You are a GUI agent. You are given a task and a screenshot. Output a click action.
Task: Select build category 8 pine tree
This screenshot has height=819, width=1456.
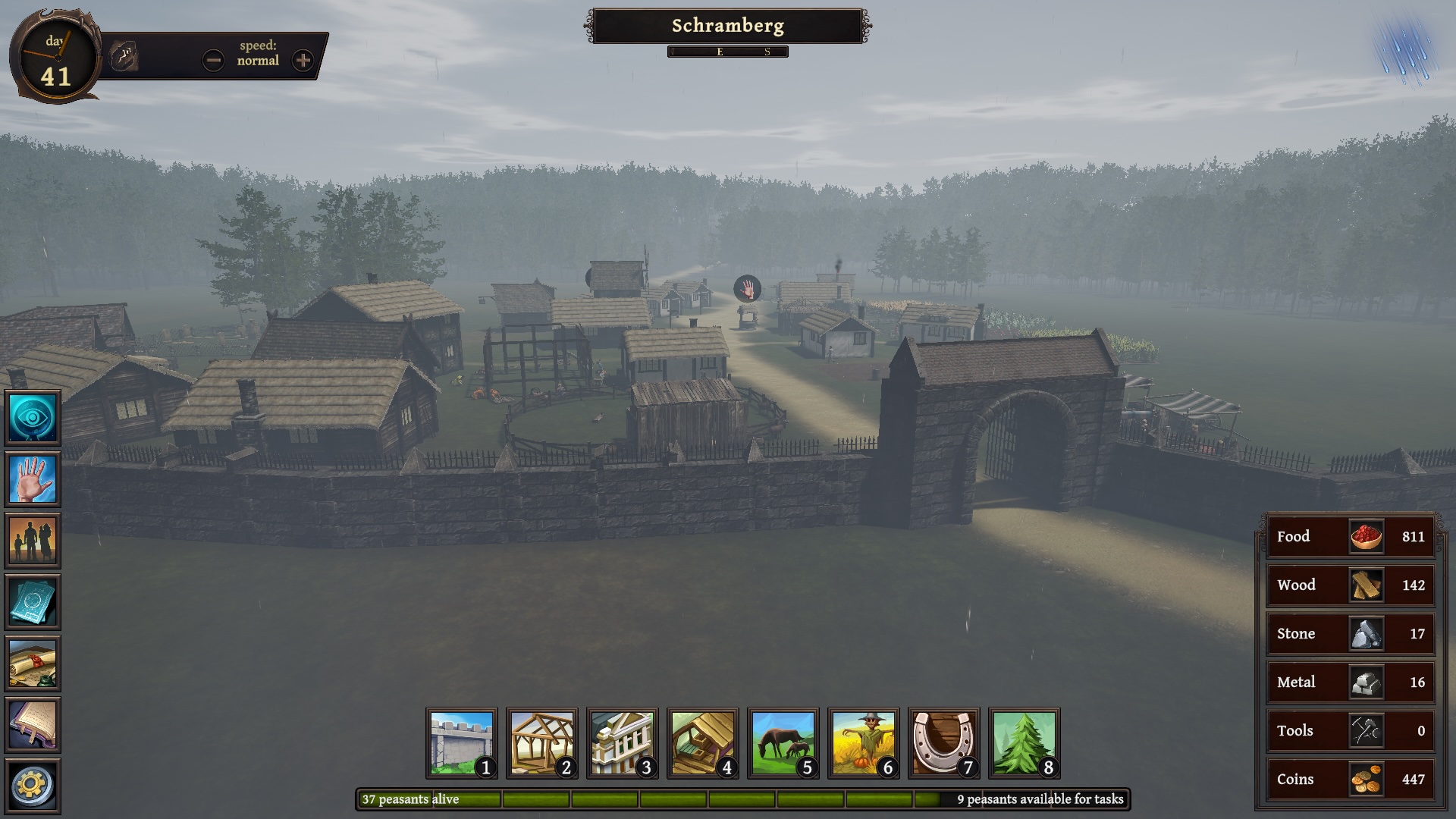point(1025,743)
